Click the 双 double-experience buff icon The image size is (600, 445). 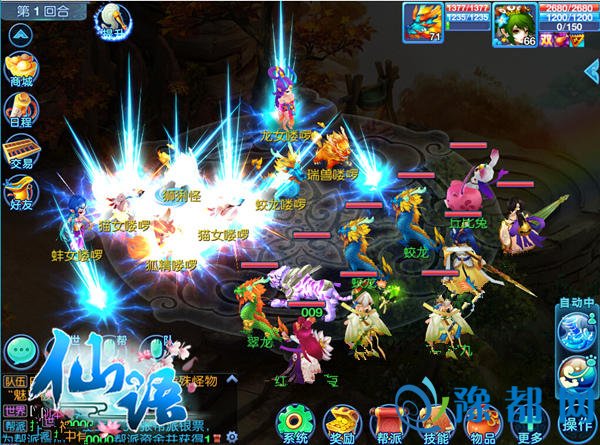[547, 39]
